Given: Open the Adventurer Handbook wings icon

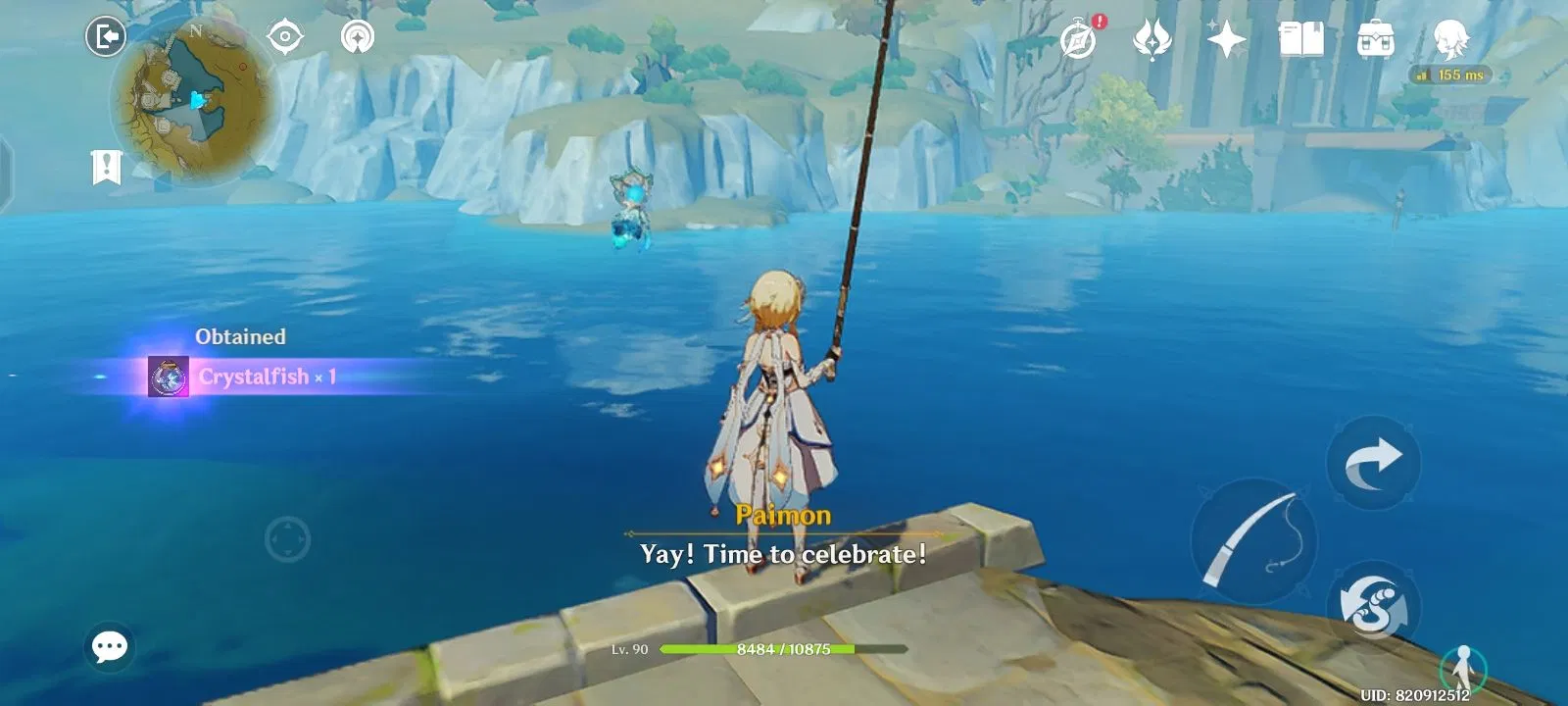Looking at the screenshot, I should [1152, 39].
